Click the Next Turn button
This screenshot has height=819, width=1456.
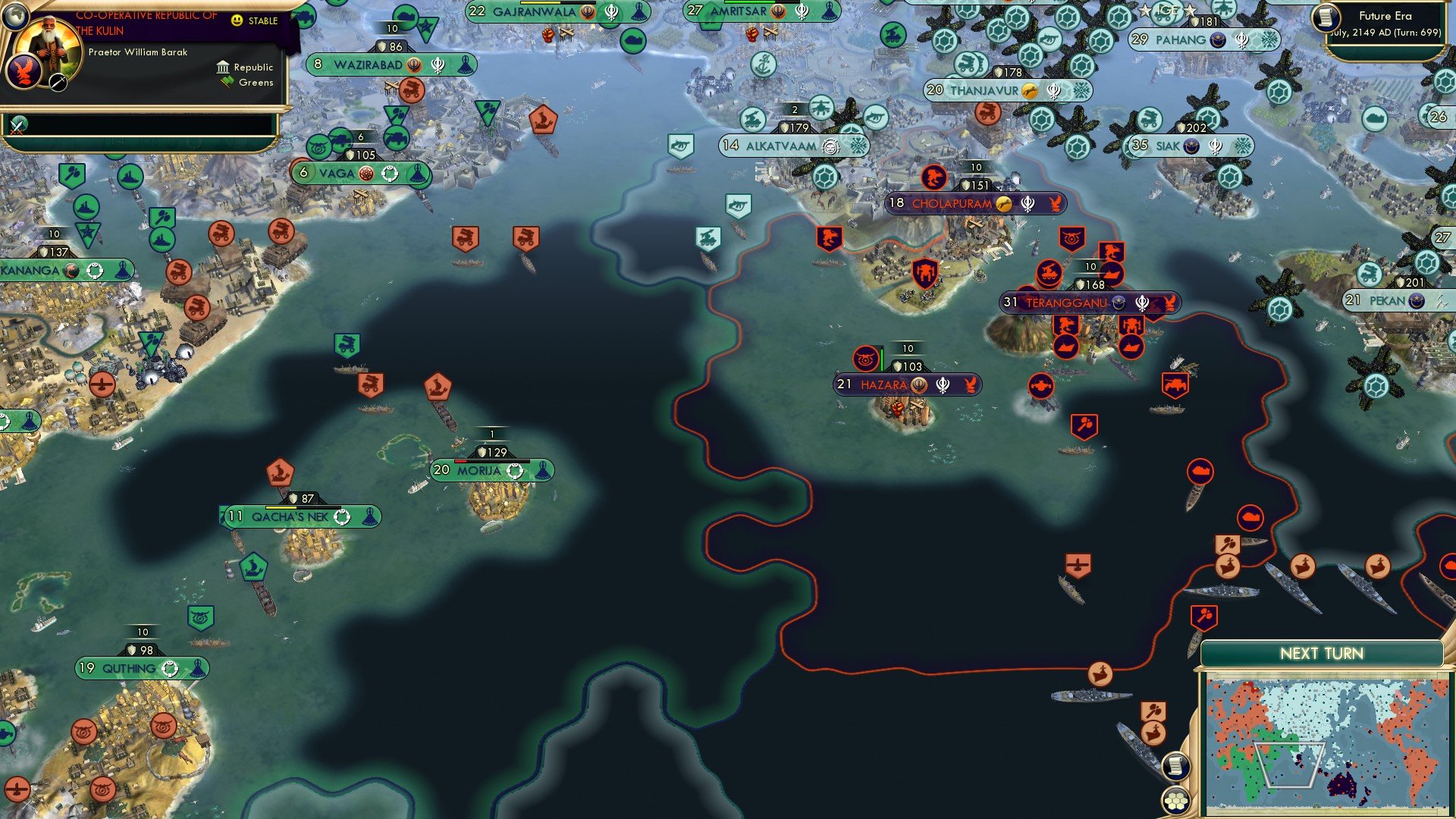coord(1323,652)
